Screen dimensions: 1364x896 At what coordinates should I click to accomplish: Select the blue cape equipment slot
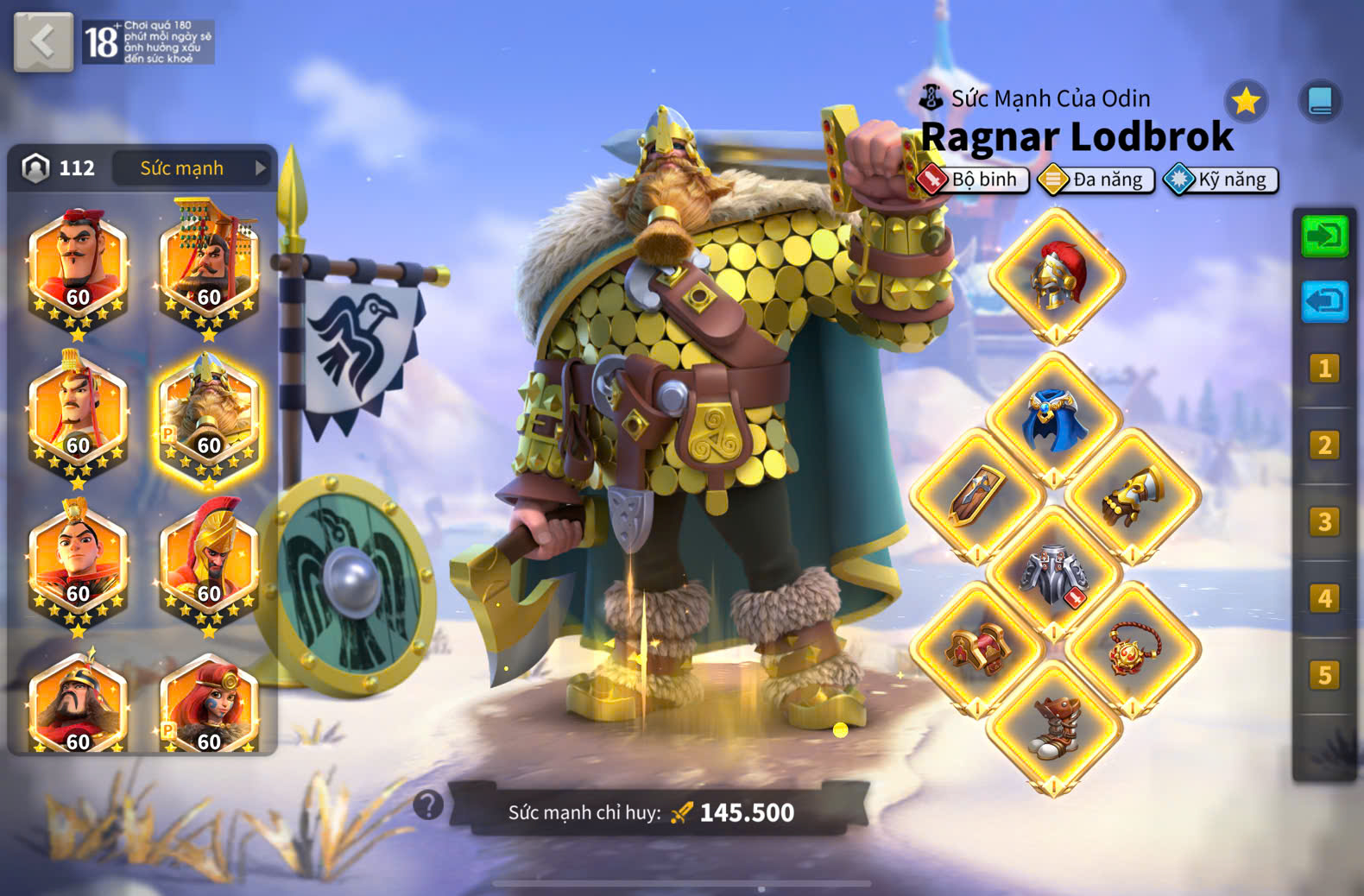(x=1054, y=420)
